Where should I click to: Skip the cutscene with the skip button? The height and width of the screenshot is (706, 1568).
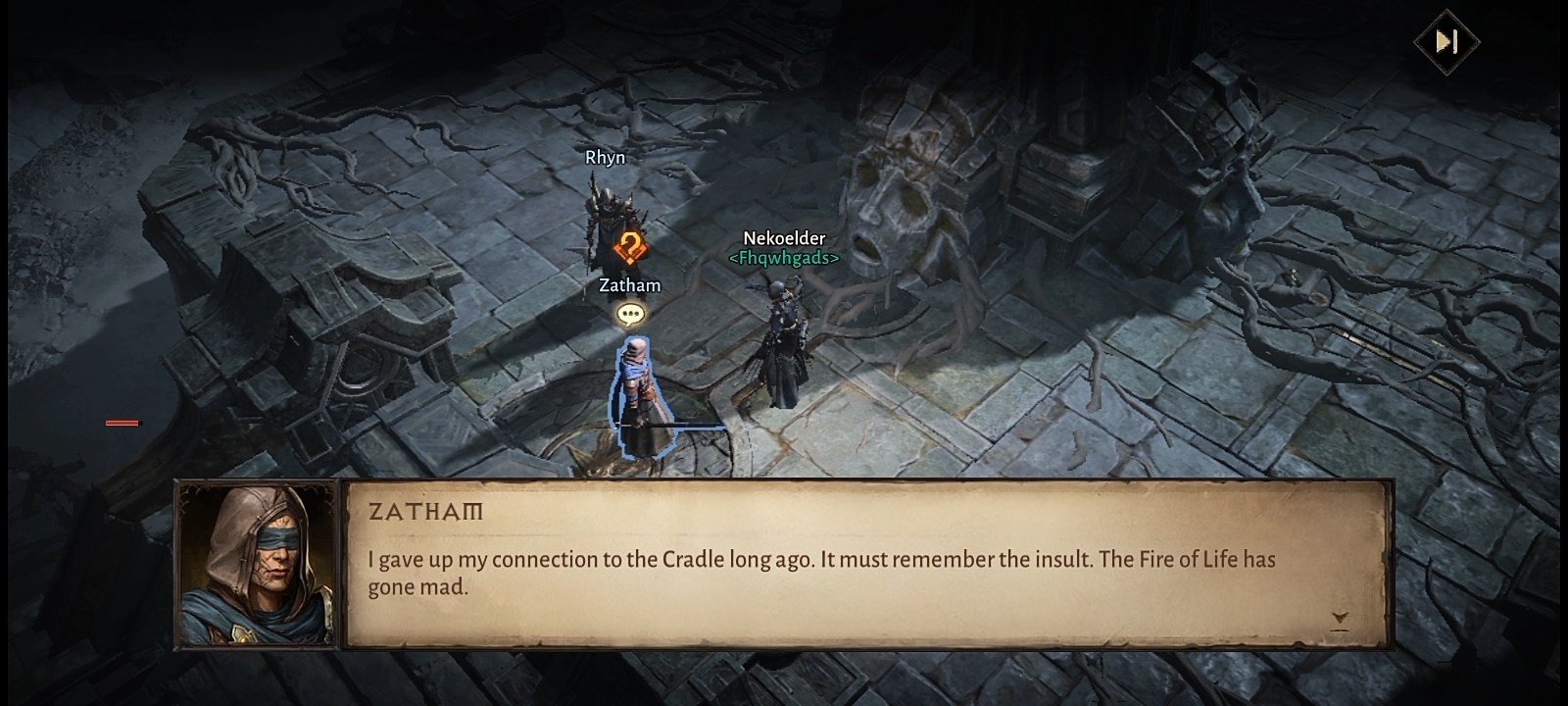pyautogui.click(x=1446, y=42)
